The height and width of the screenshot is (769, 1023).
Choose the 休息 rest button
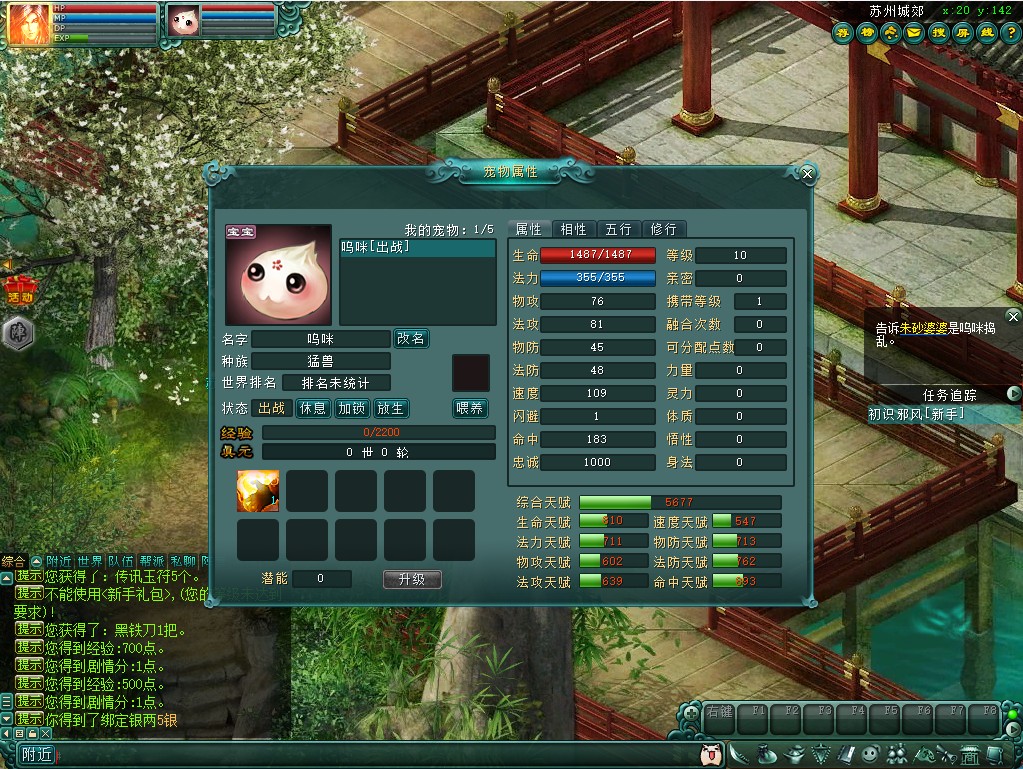(x=313, y=408)
